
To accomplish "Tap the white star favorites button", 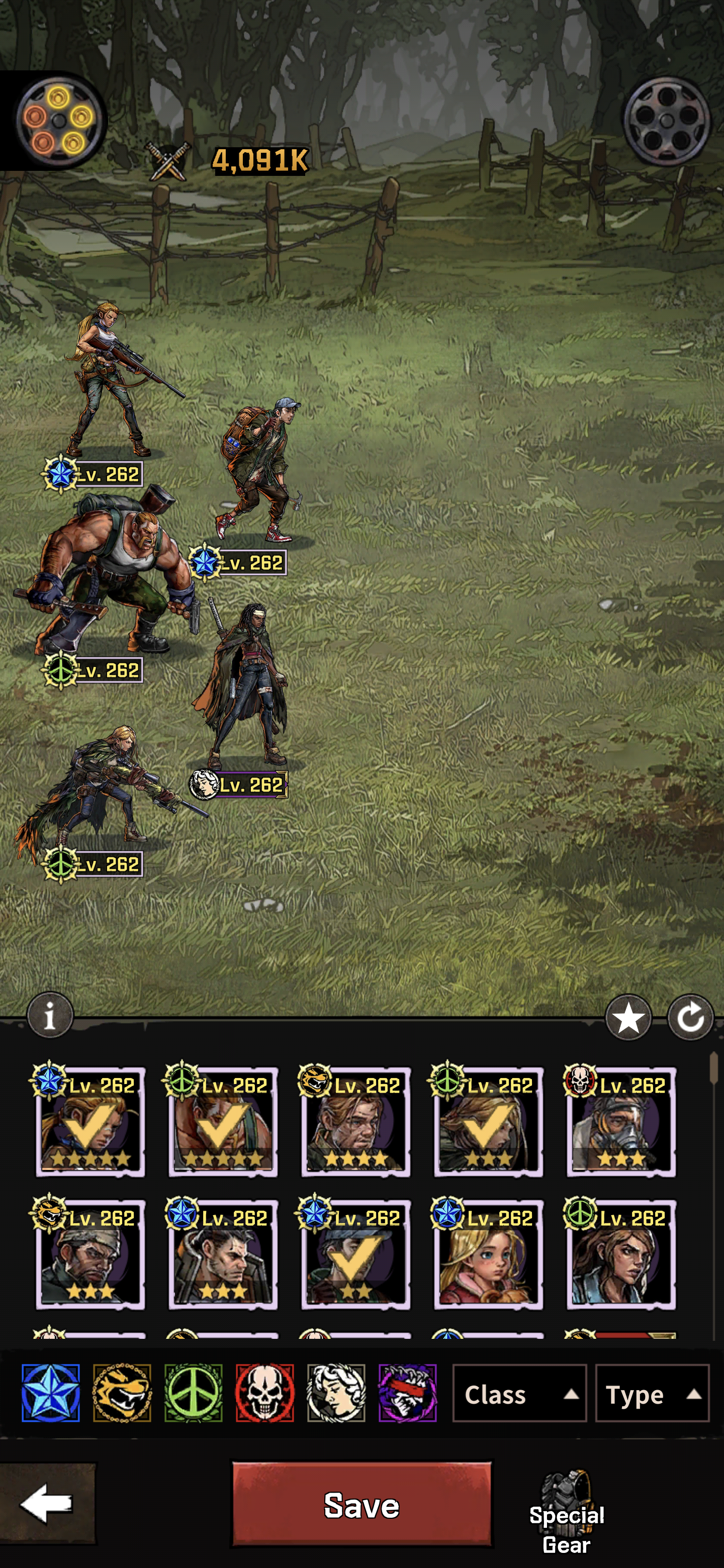I will tap(628, 1018).
